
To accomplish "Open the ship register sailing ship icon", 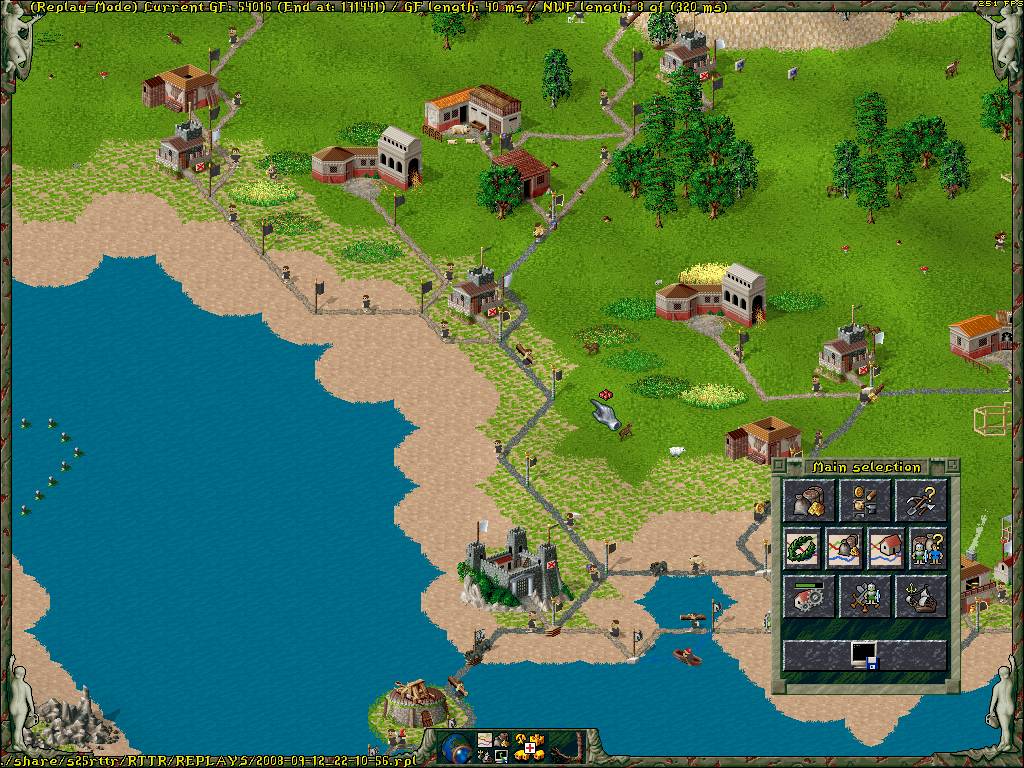I will tap(920, 597).
